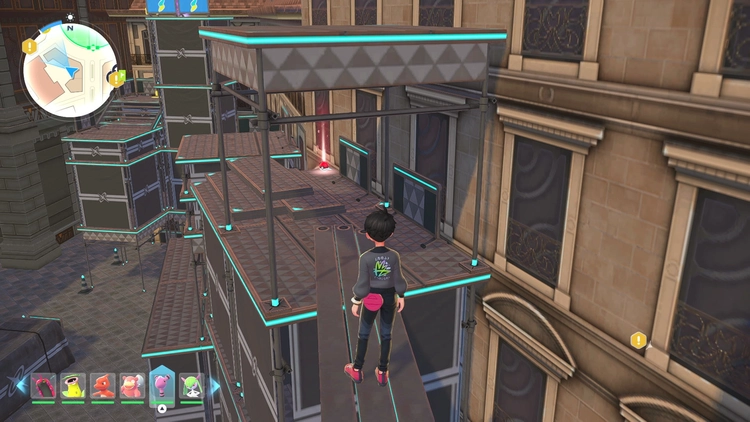Select the green-haired Gardevoir party slot

point(191,385)
